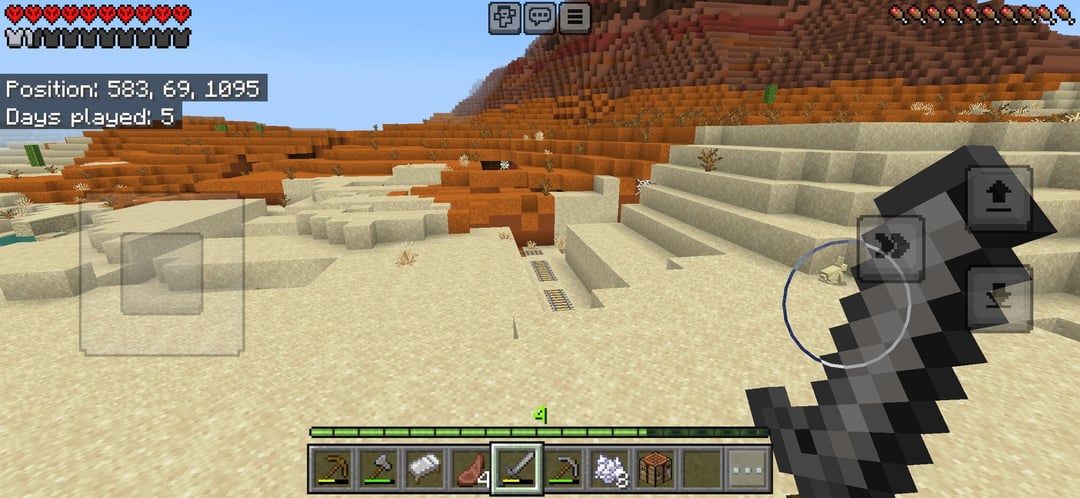Viewport: 1080px width, 498px height.
Task: Select the white bed hotbar slot
Action: pyautogui.click(x=426, y=467)
